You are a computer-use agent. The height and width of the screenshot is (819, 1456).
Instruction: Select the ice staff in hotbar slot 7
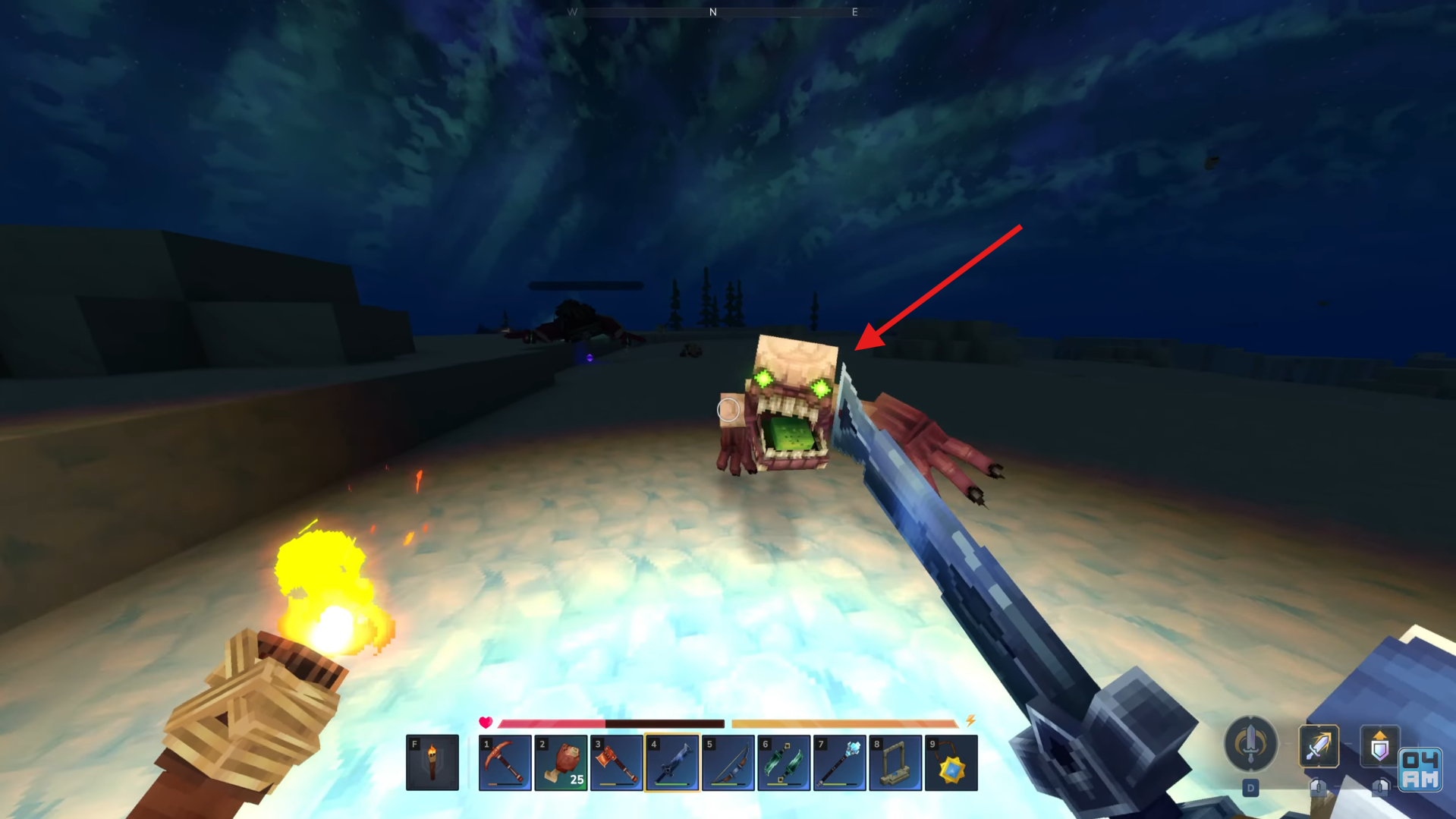coord(839,763)
